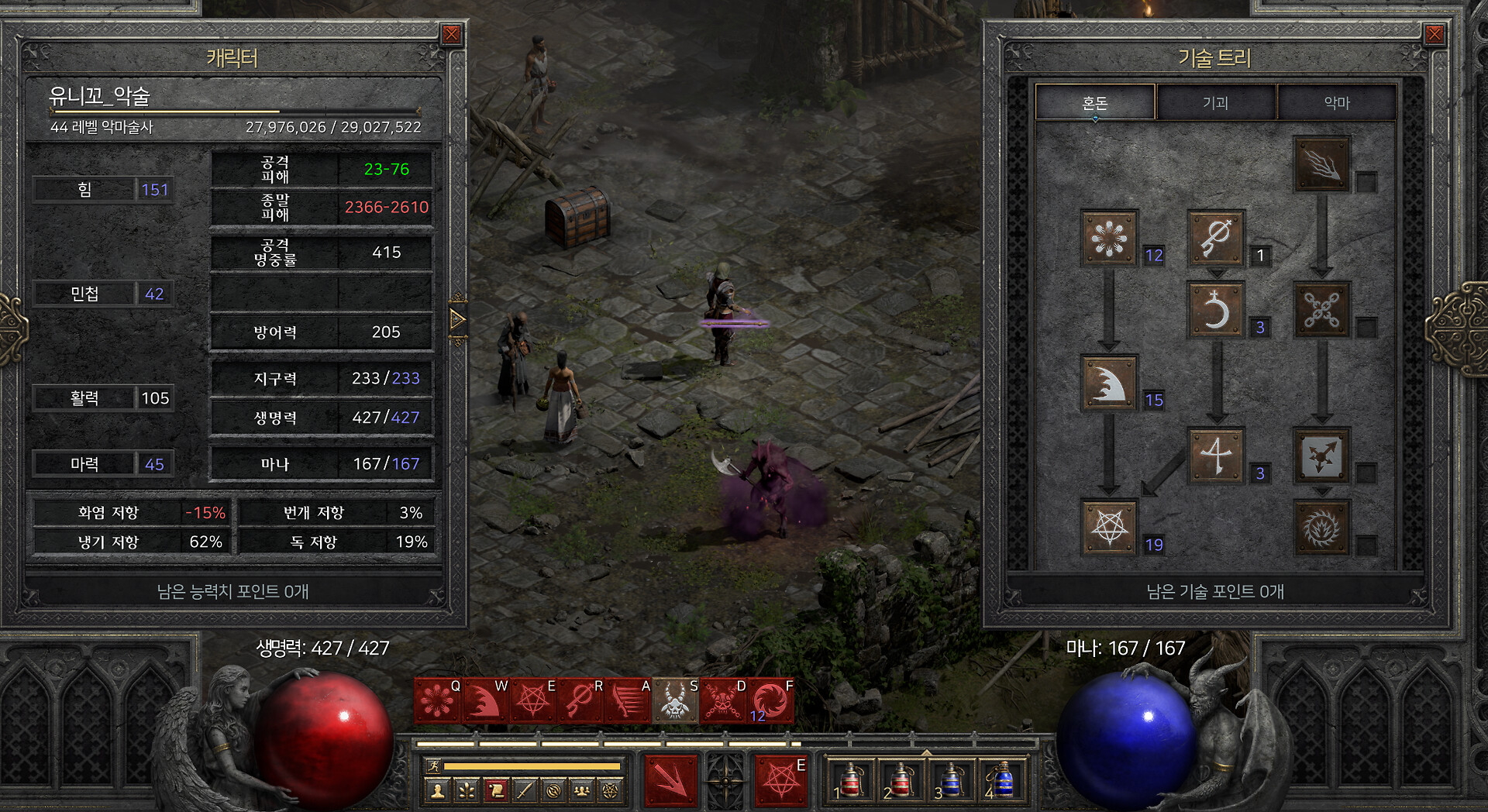Screen dimensions: 1488x812
Task: Choose the level 15 flame wave skill
Action: click(x=1109, y=383)
